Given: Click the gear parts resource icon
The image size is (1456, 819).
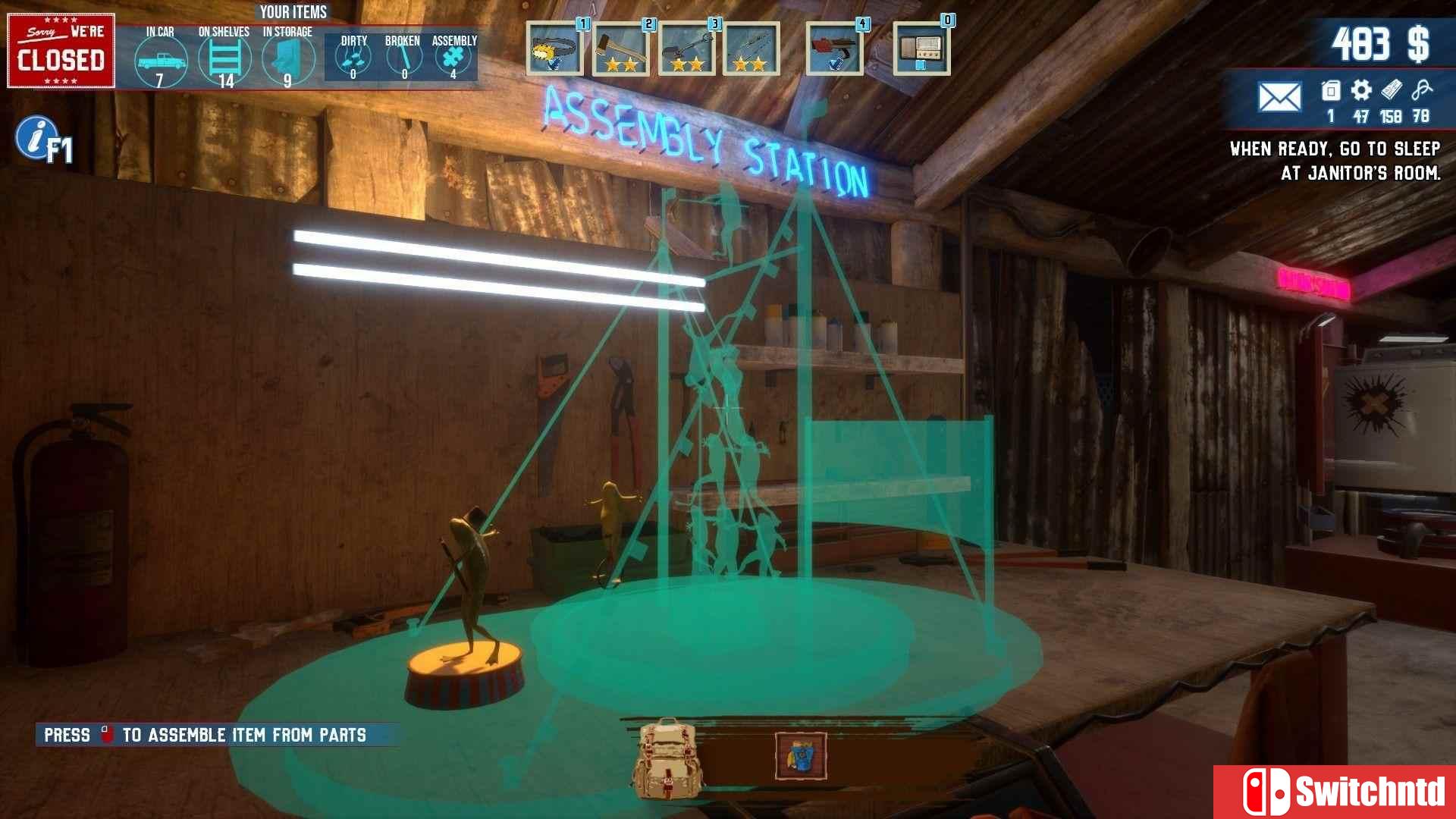Looking at the screenshot, I should [1361, 91].
